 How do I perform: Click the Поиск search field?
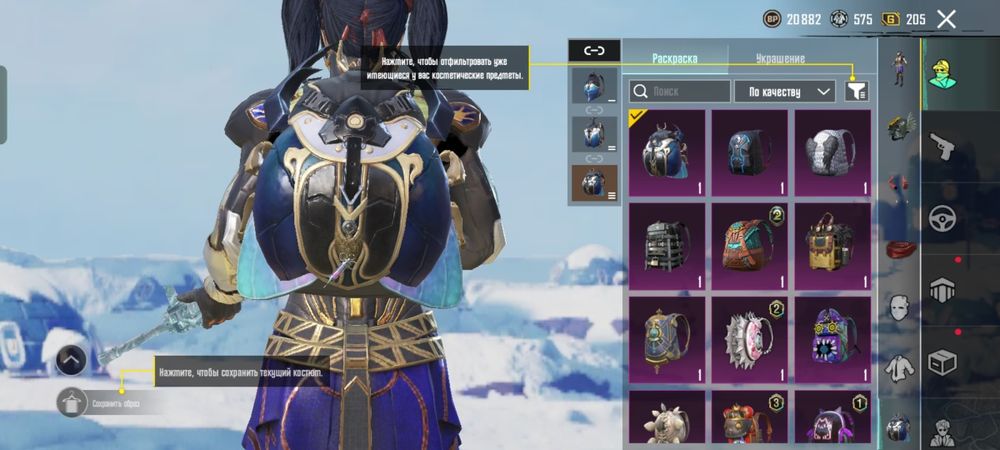[680, 91]
